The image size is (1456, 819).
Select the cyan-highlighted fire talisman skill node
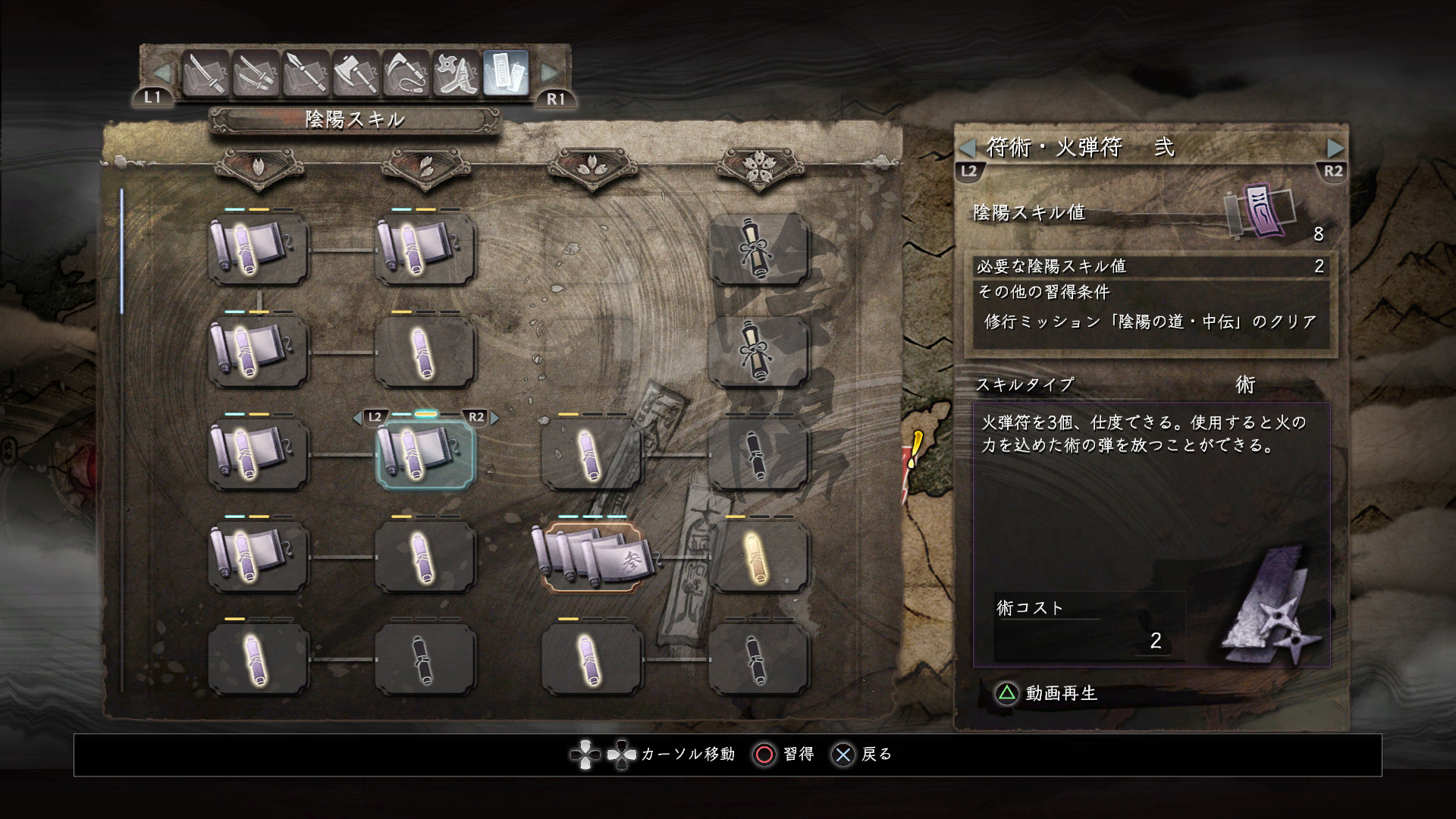[425, 454]
